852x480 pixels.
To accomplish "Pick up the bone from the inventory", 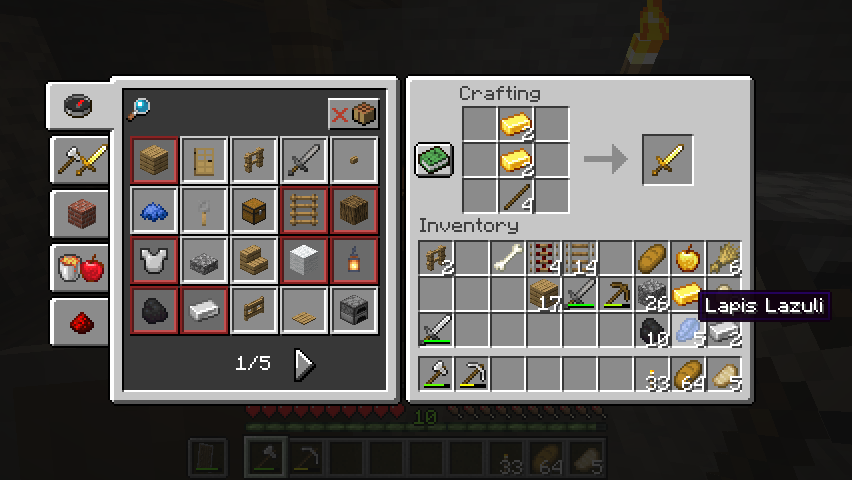I will 508,259.
